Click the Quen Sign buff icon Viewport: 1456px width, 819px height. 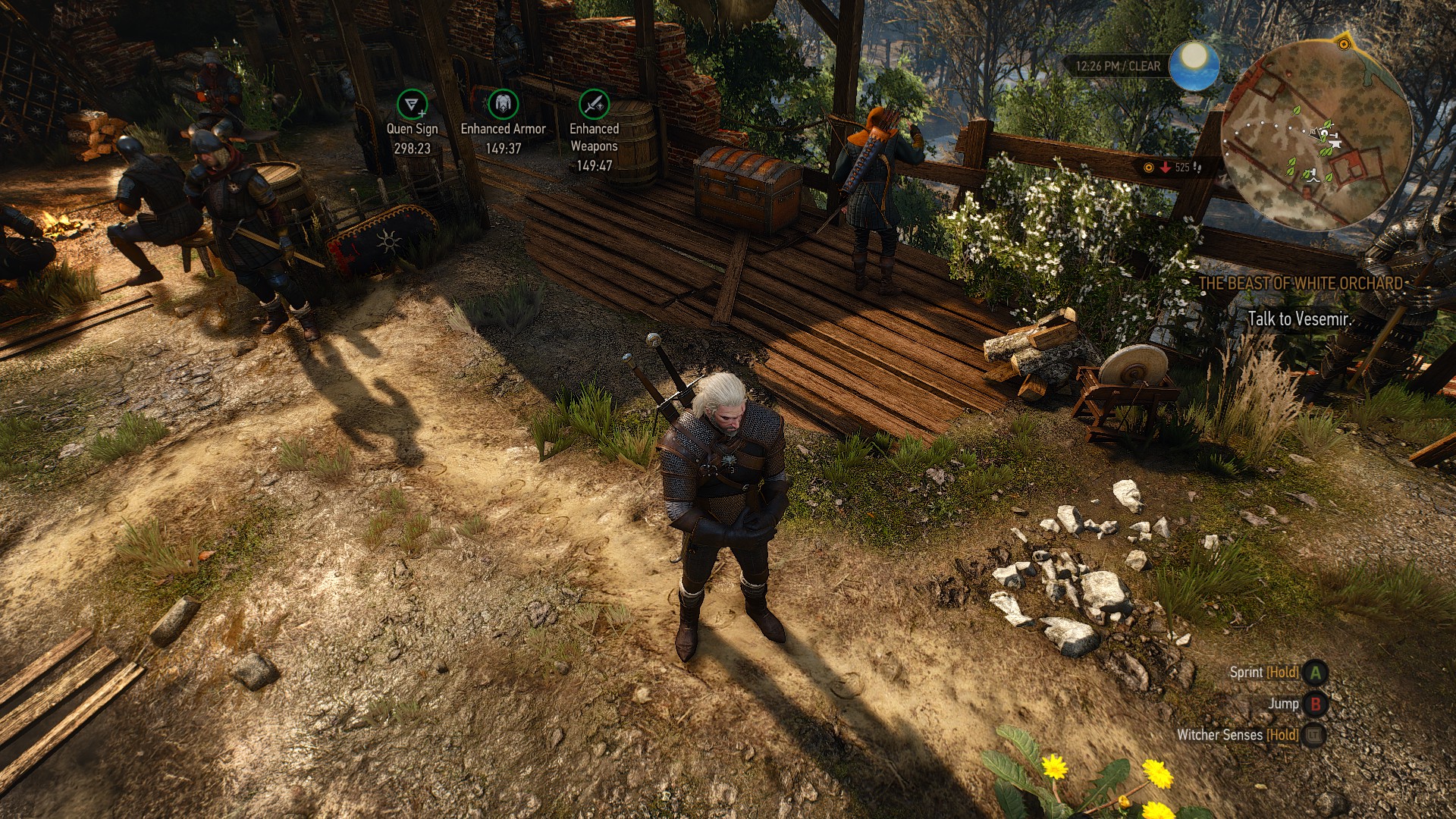point(412,104)
